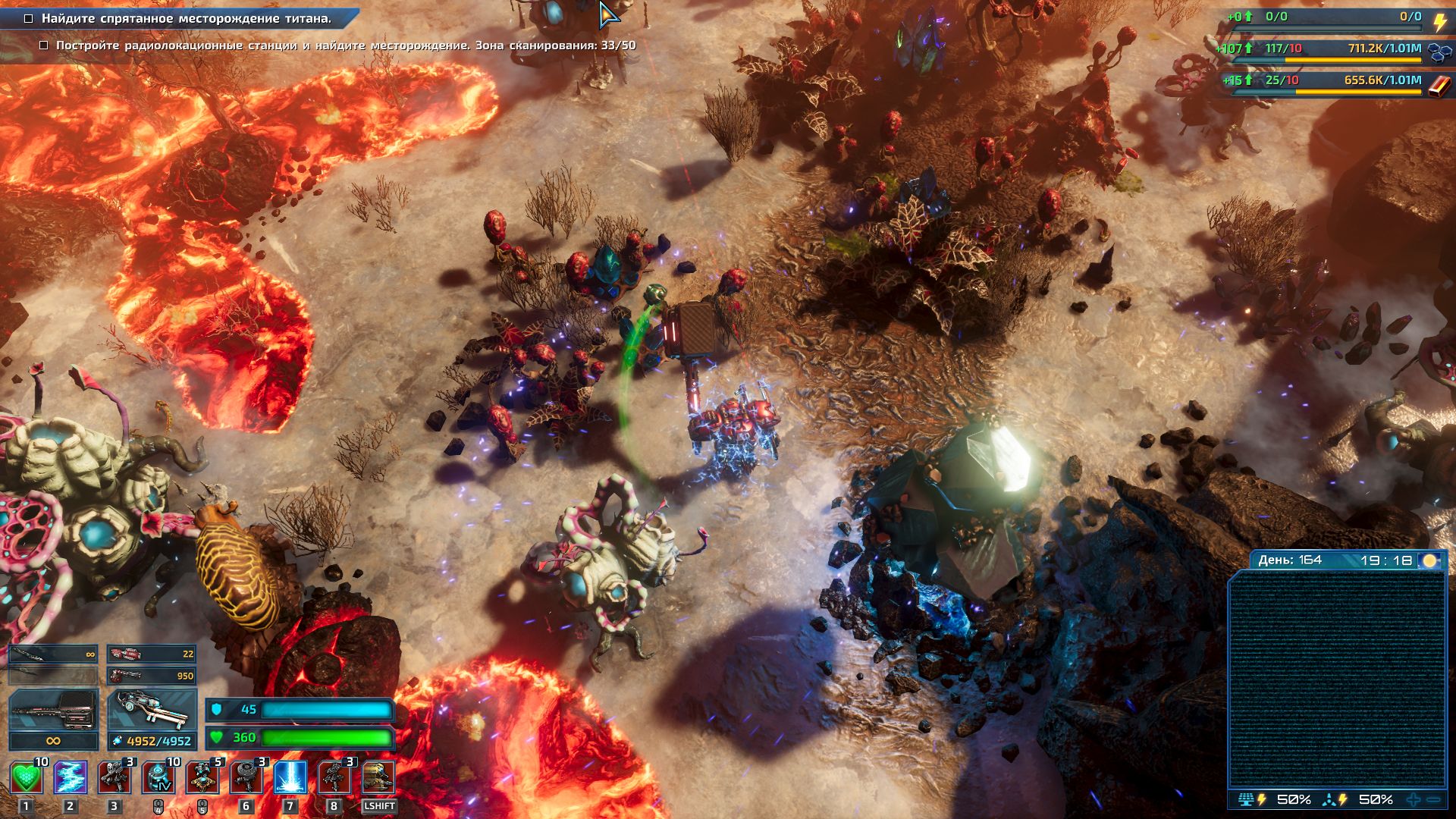Use the green heart repair item
This screenshot has height=819, width=1456.
27,778
